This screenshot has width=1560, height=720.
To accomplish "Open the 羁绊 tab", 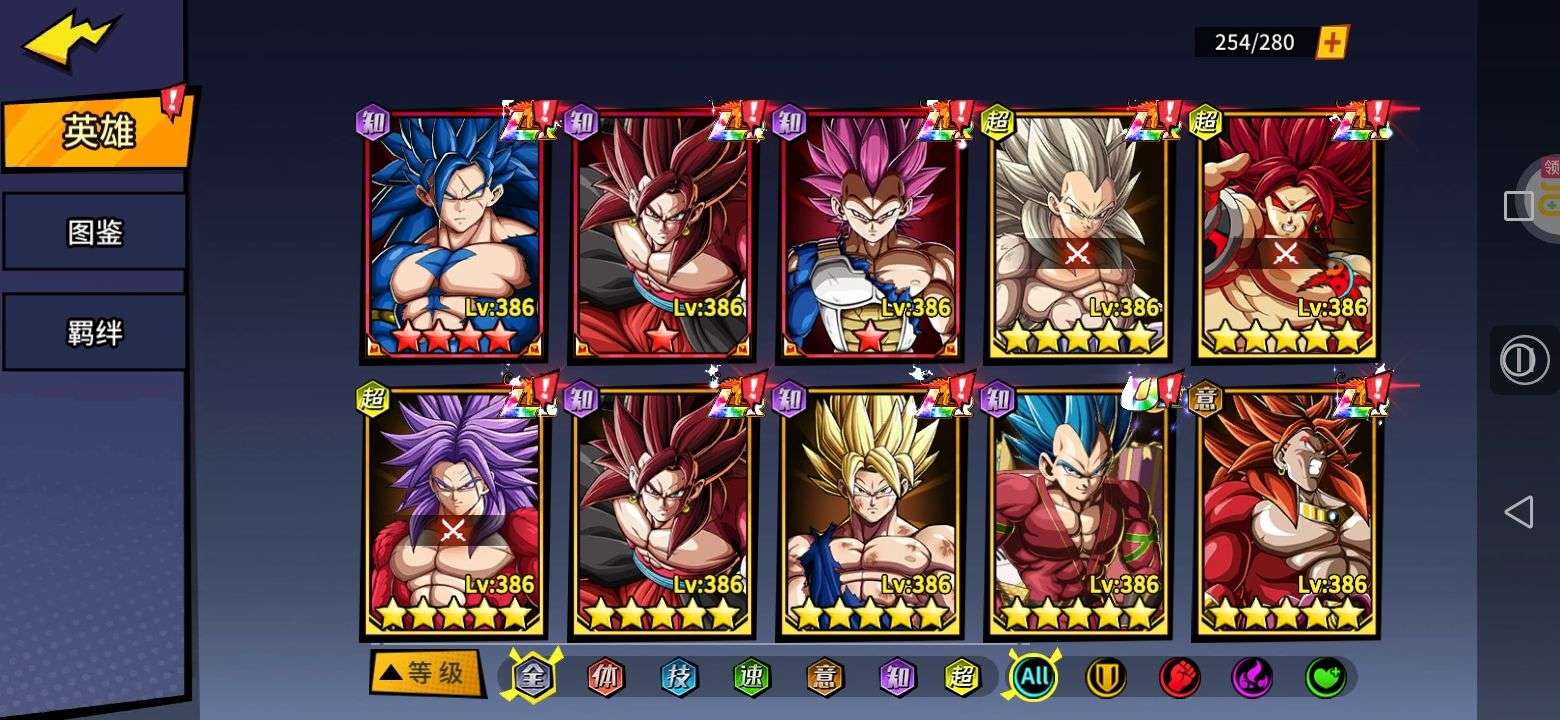I will click(95, 333).
